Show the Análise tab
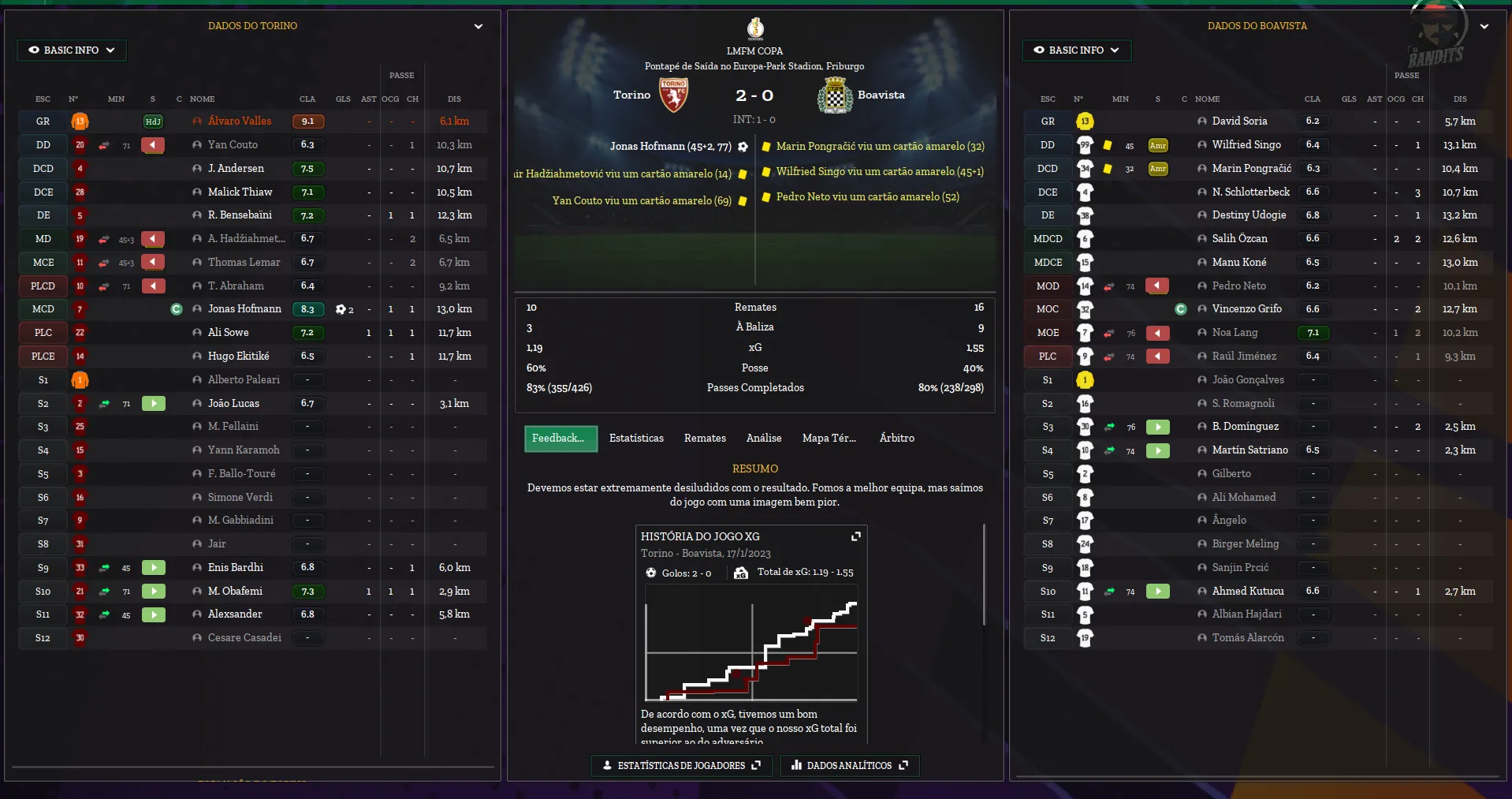The image size is (1512, 799). (764, 439)
